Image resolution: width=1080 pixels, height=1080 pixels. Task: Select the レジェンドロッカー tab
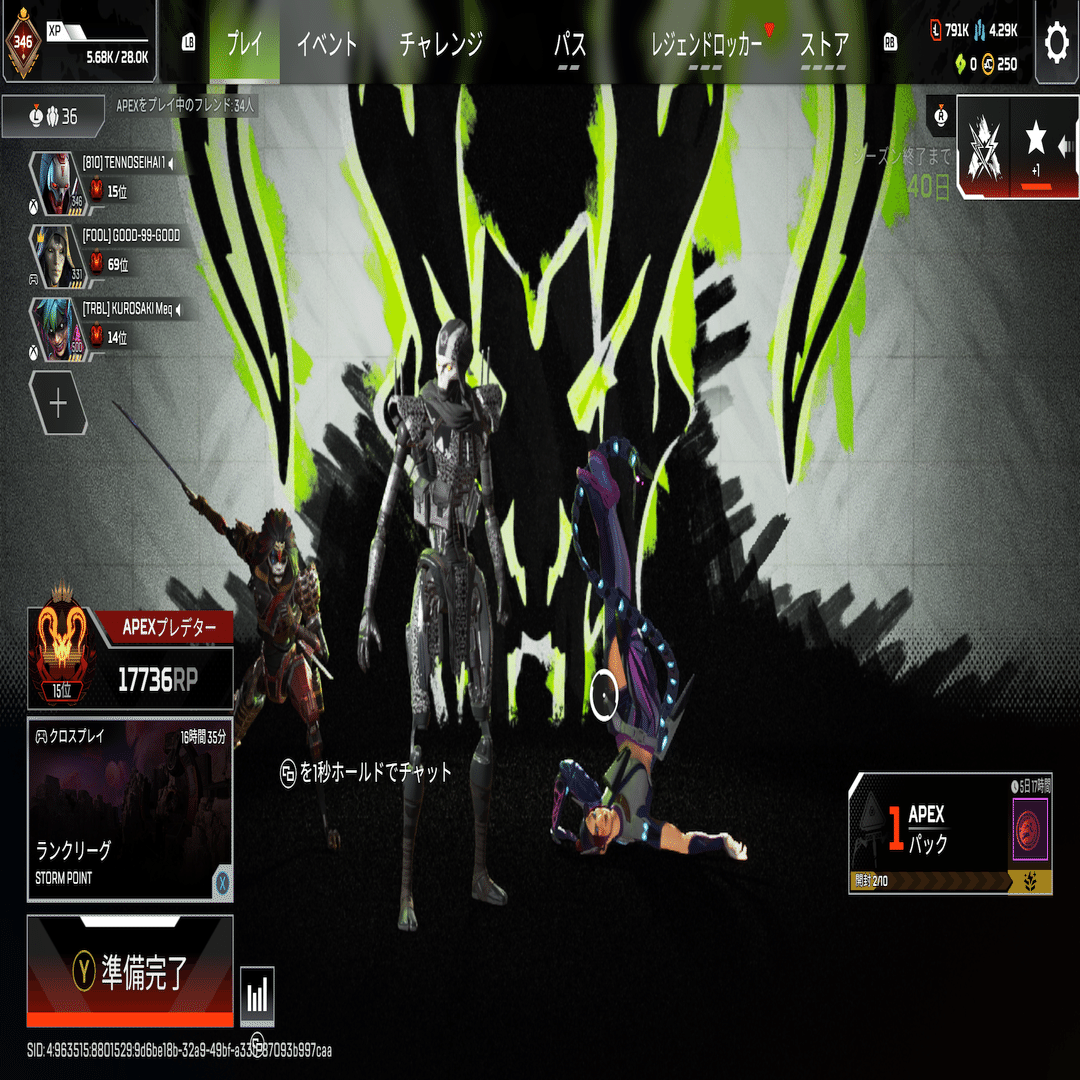[x=706, y=45]
